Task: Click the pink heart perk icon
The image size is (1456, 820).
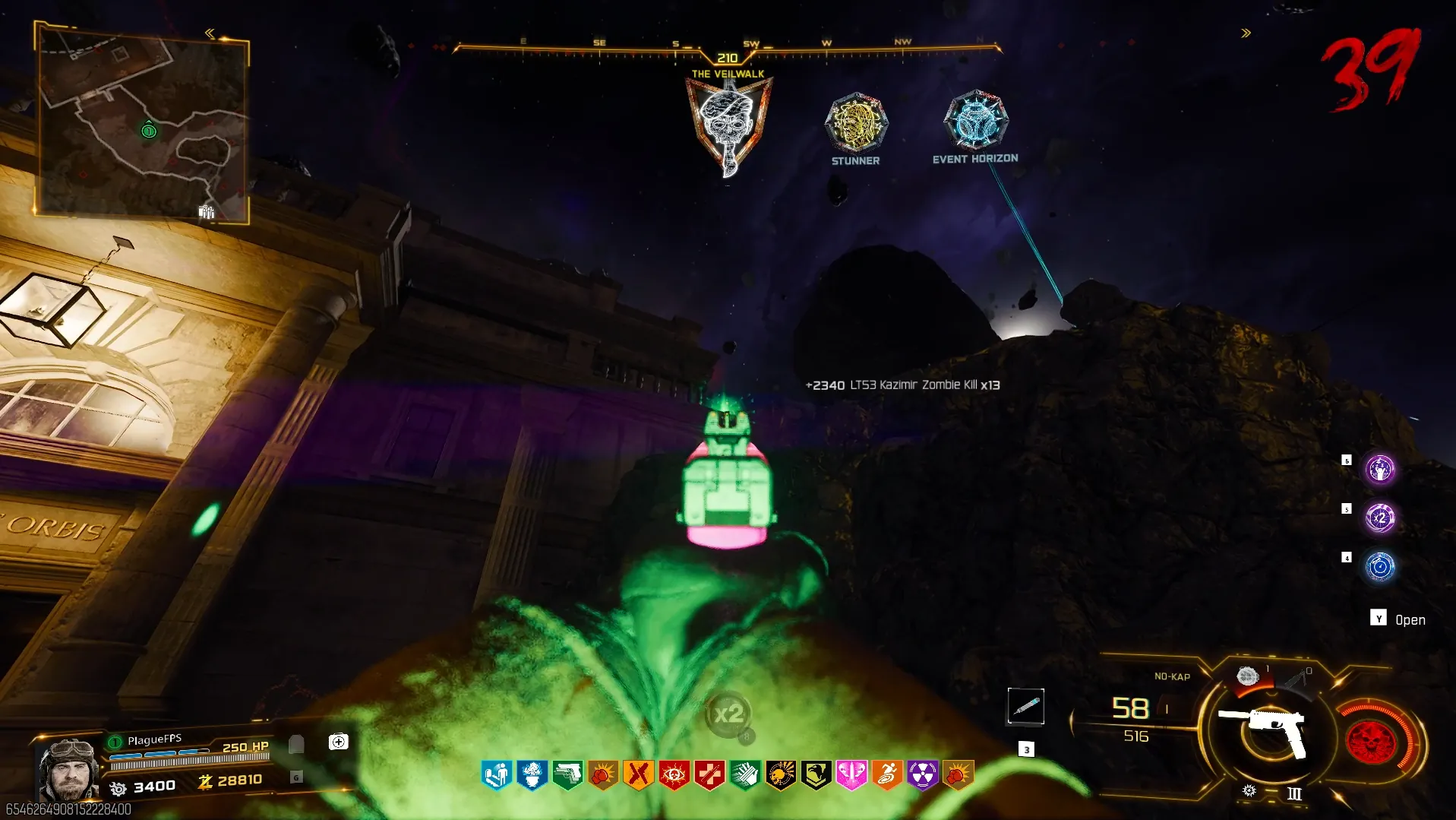Action: click(851, 775)
